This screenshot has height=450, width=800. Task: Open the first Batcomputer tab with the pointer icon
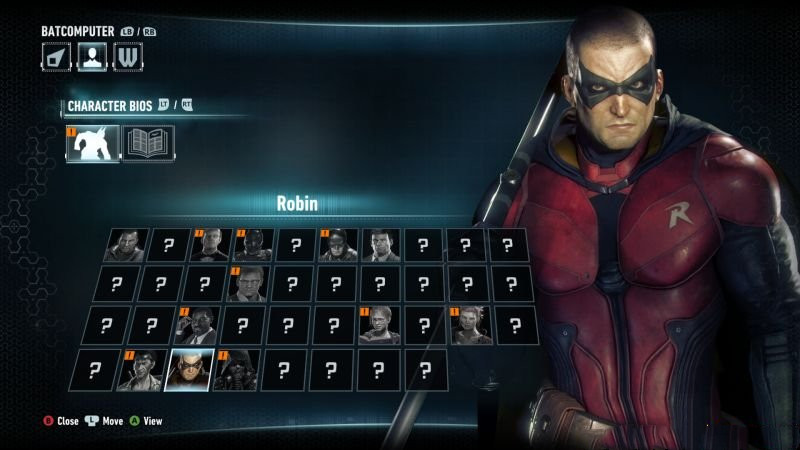pyautogui.click(x=56, y=57)
